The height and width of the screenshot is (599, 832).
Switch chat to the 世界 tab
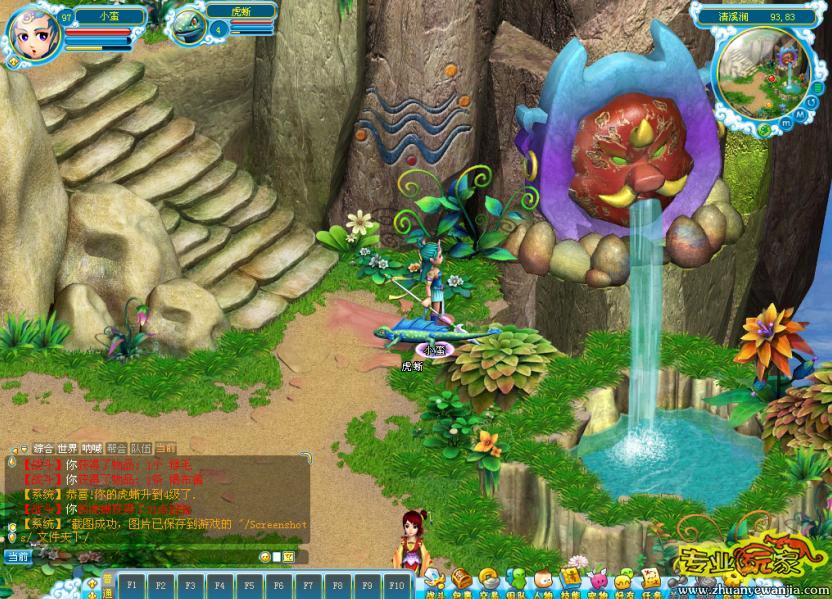point(68,448)
